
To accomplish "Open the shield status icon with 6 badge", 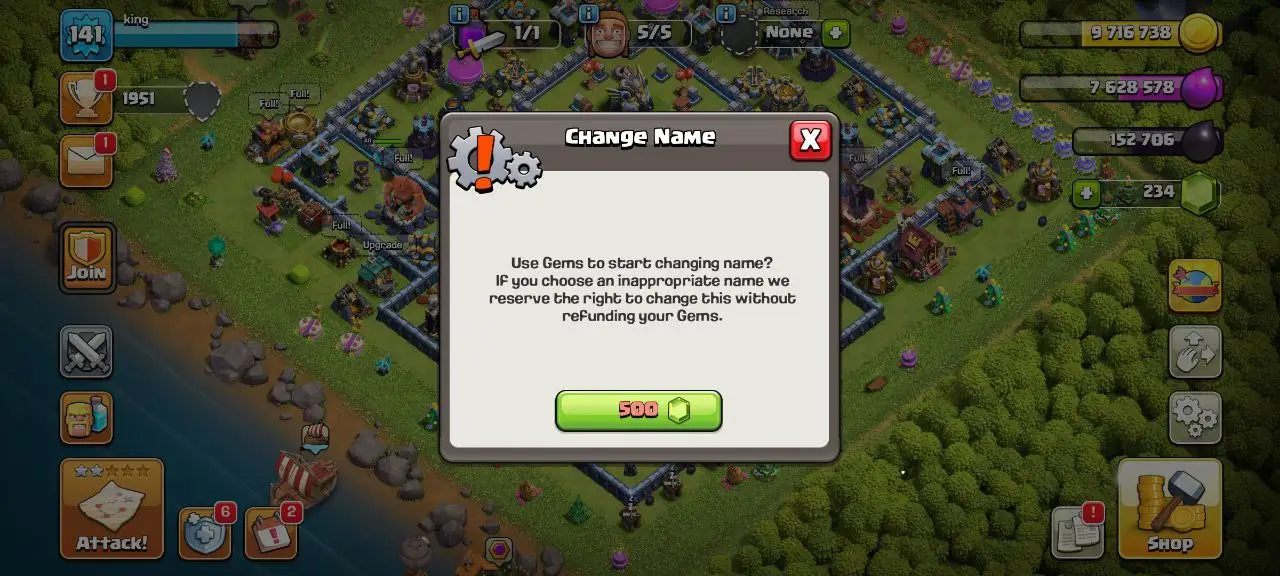I will point(204,534).
